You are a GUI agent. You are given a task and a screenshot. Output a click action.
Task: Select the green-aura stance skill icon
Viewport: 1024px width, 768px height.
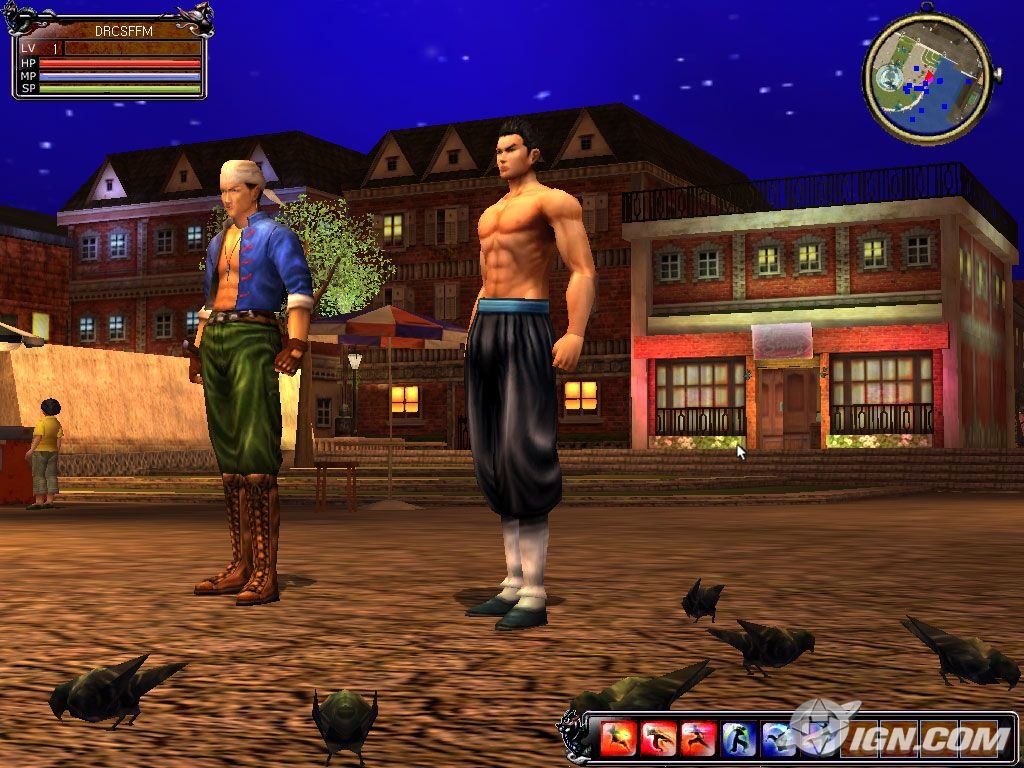click(x=738, y=738)
